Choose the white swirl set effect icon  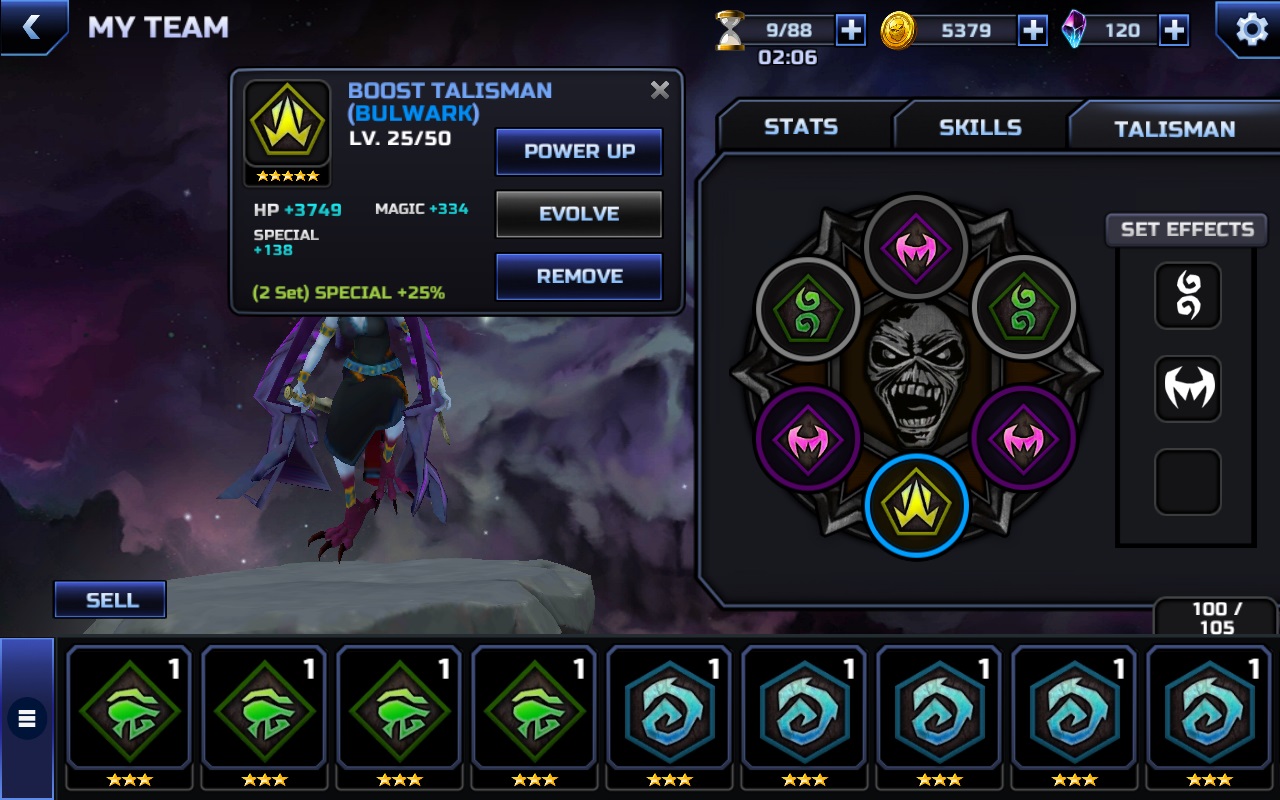(x=1188, y=296)
